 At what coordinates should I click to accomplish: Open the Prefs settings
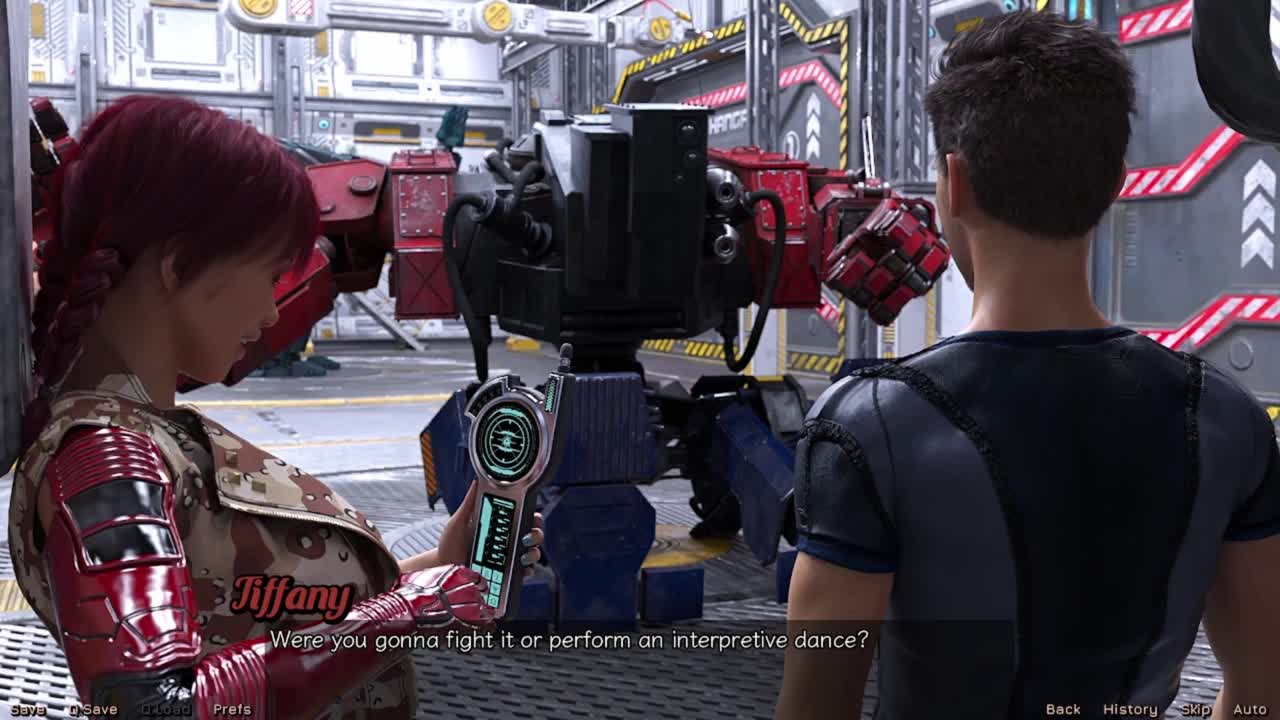coord(232,710)
